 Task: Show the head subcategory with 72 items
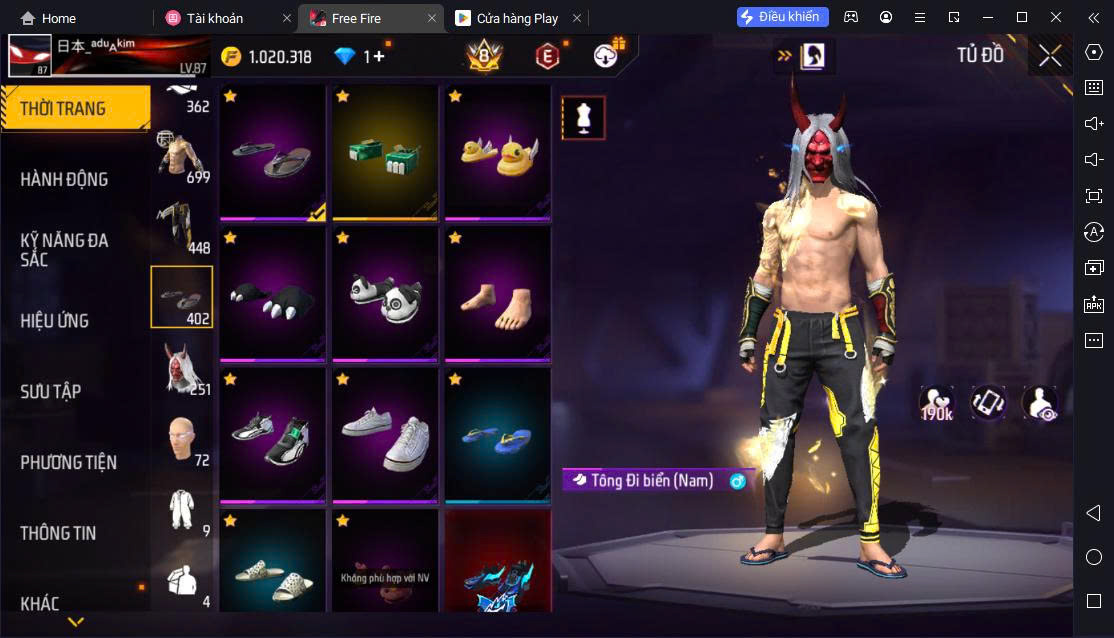182,438
